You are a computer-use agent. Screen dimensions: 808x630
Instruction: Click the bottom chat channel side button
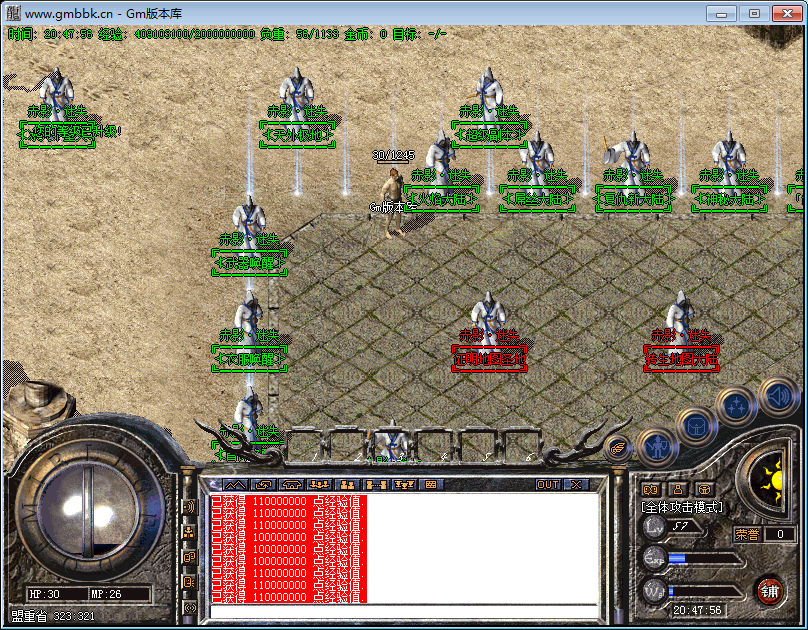click(188, 607)
